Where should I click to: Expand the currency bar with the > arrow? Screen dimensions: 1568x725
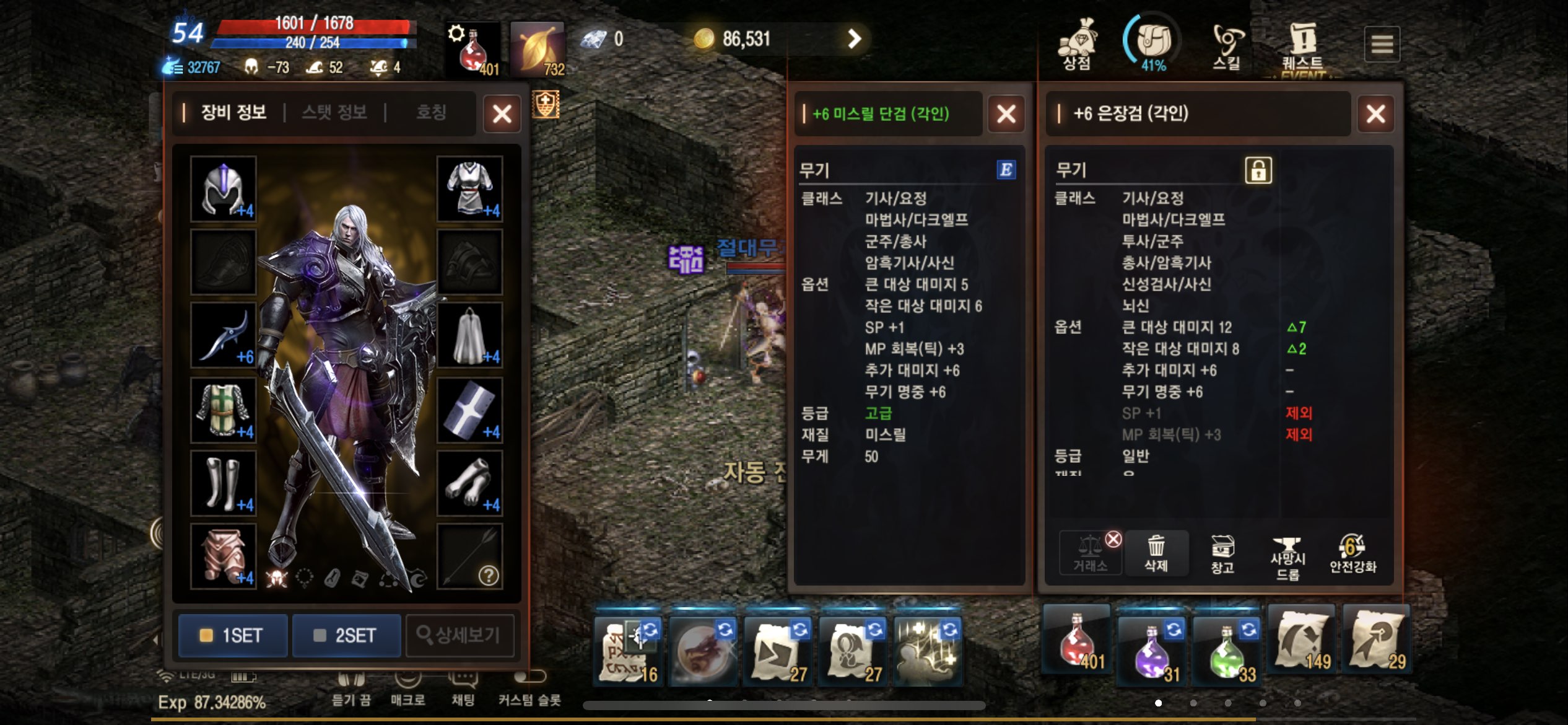[x=854, y=39]
